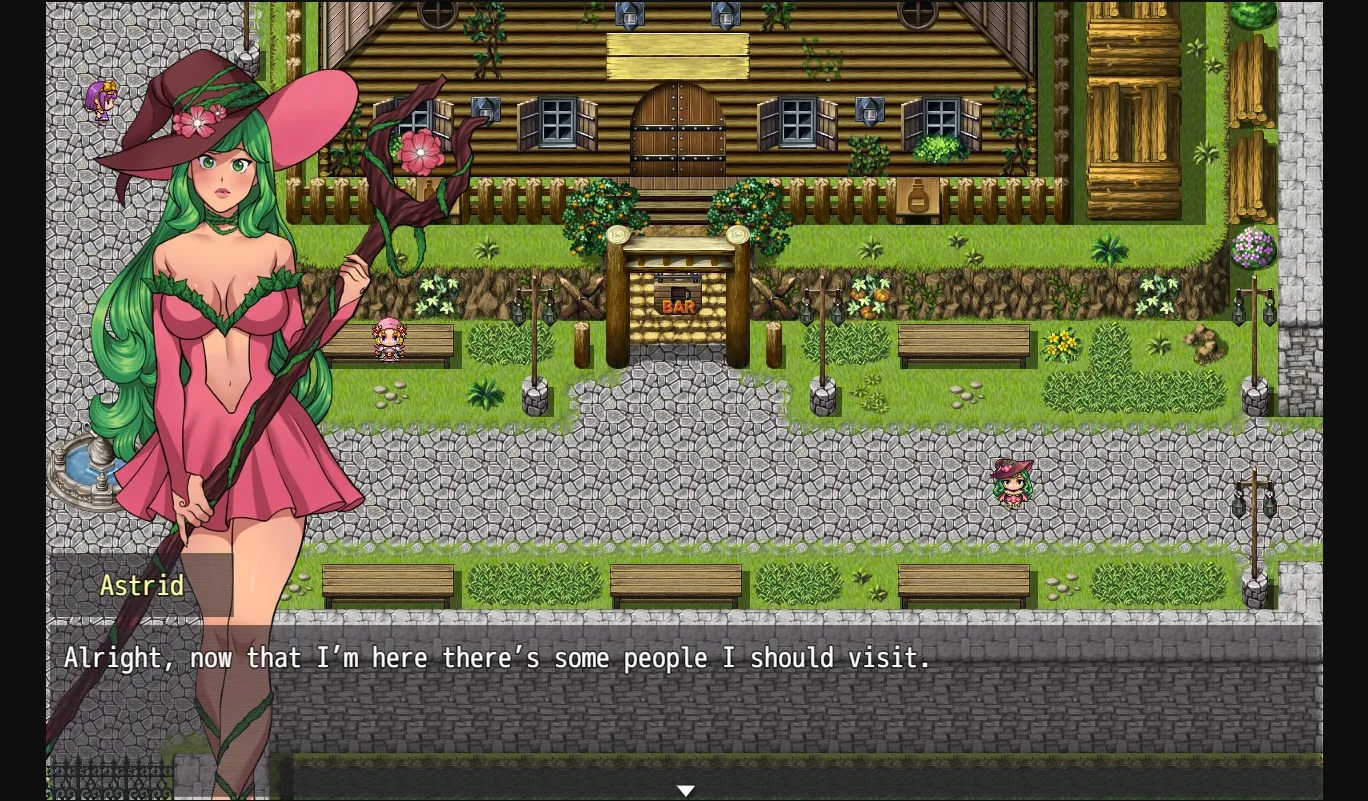The width and height of the screenshot is (1368, 801).
Task: Click the pink-hatted NPC near the left bench
Action: coord(390,340)
